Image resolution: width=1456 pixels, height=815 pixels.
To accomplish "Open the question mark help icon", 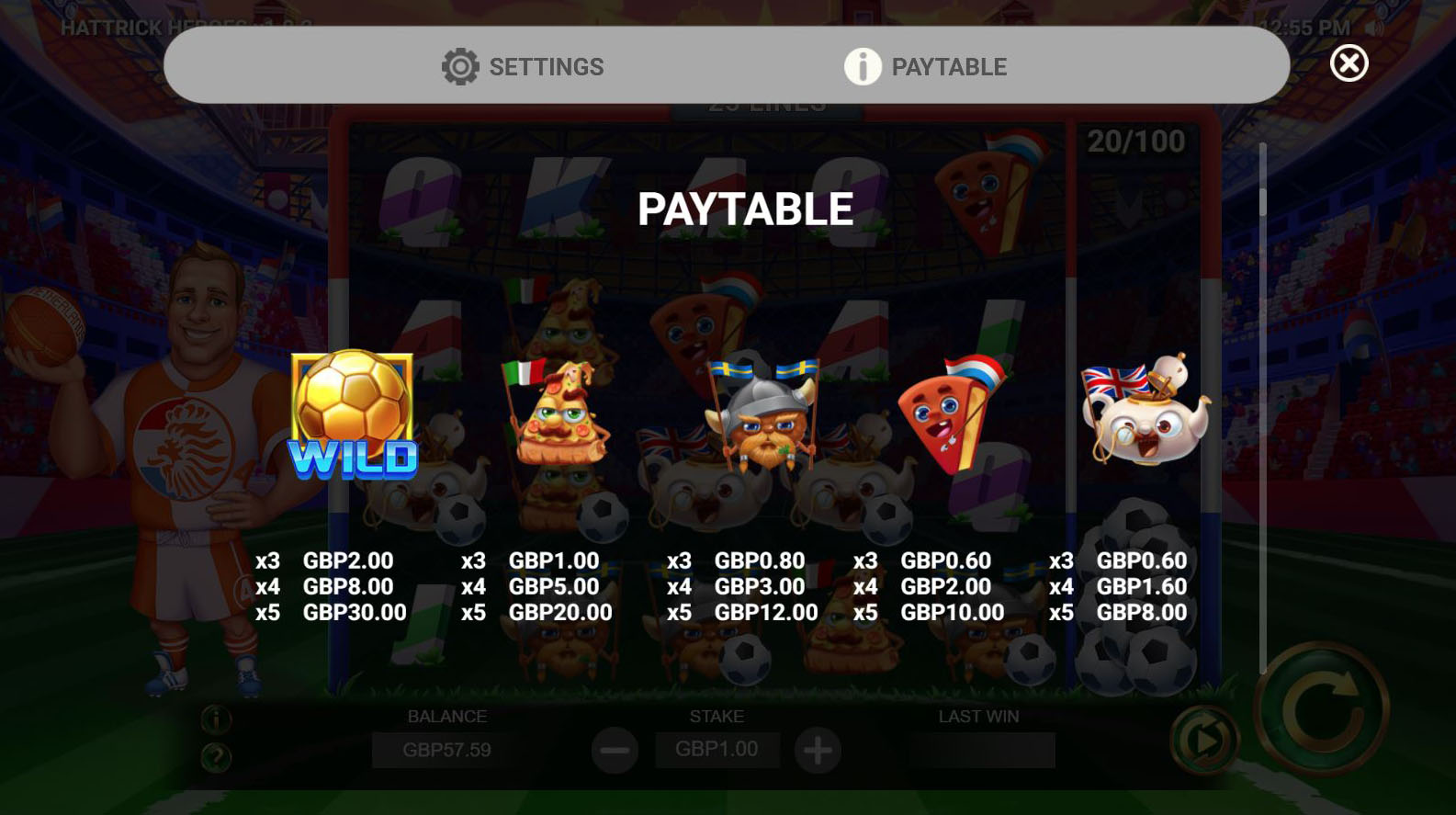I will click(x=216, y=757).
